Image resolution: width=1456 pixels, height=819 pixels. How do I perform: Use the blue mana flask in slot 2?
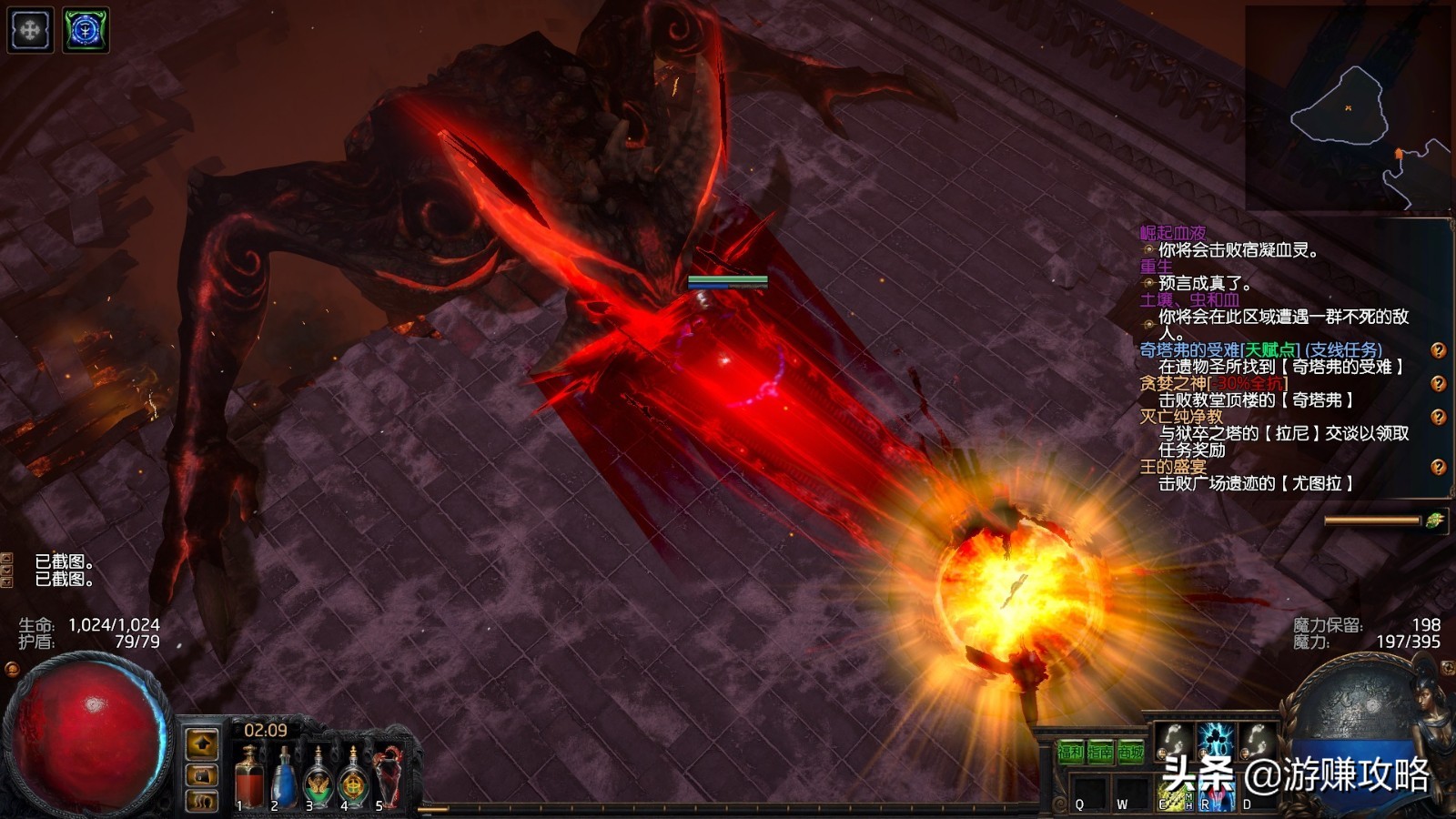(x=283, y=778)
